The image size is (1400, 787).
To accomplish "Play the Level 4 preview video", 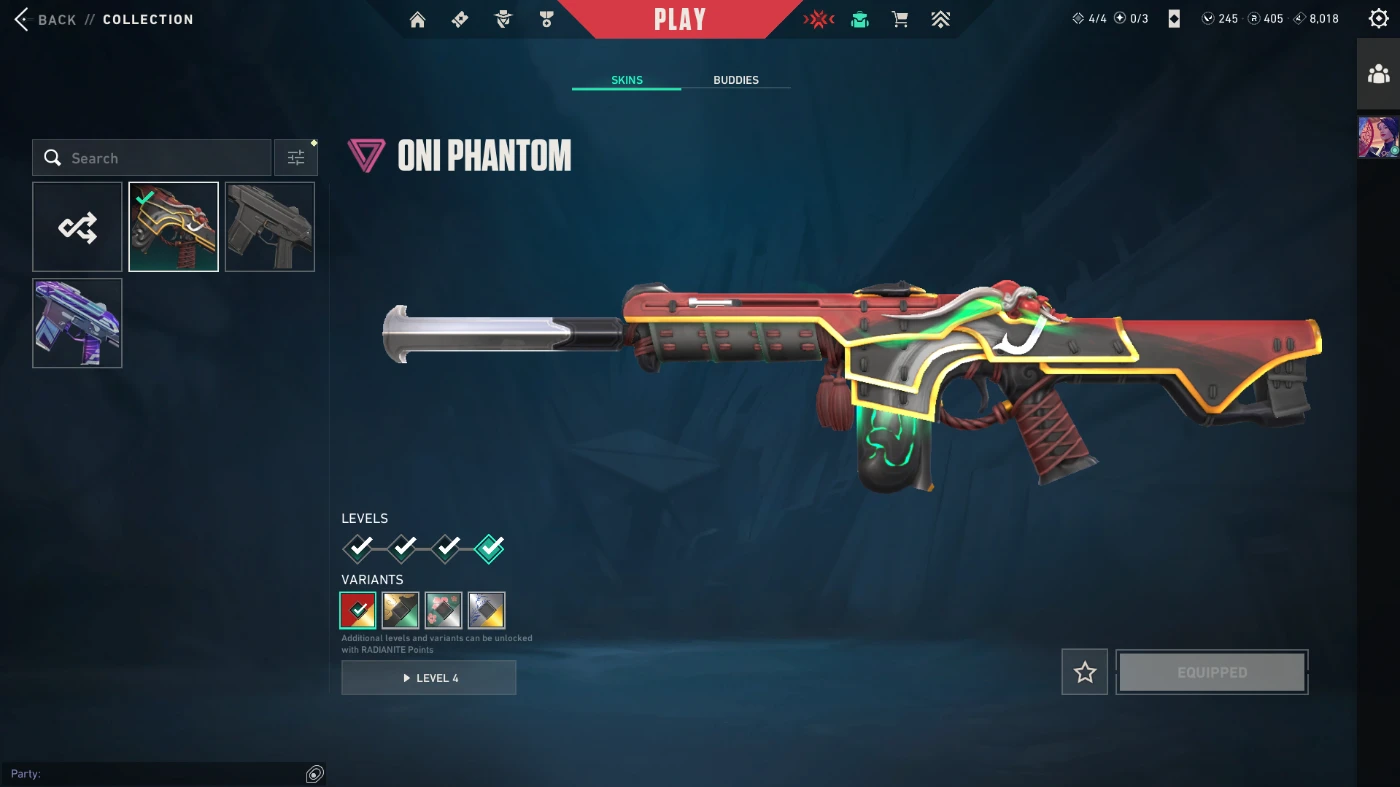I will click(x=429, y=678).
